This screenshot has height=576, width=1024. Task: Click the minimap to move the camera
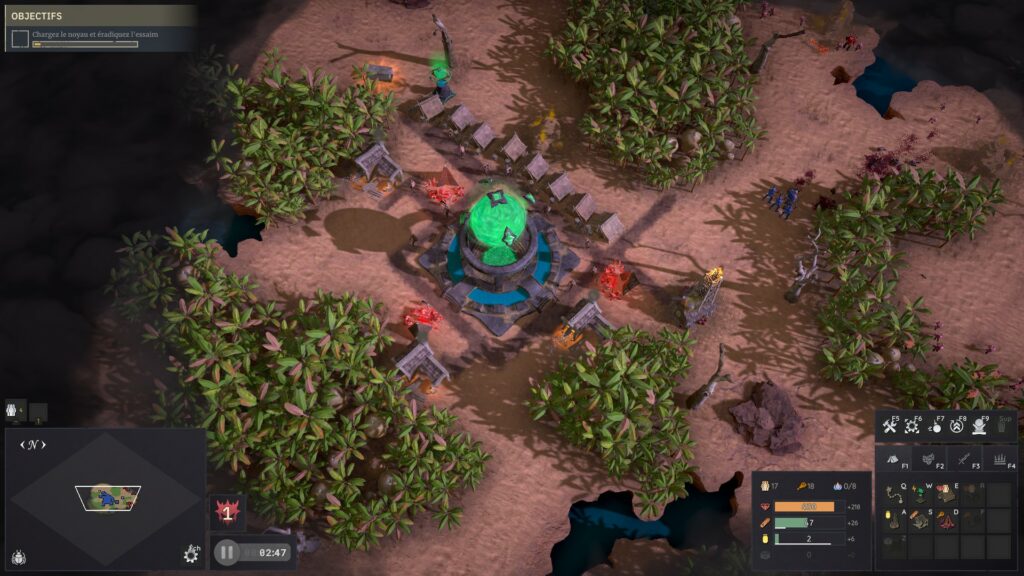point(107,495)
